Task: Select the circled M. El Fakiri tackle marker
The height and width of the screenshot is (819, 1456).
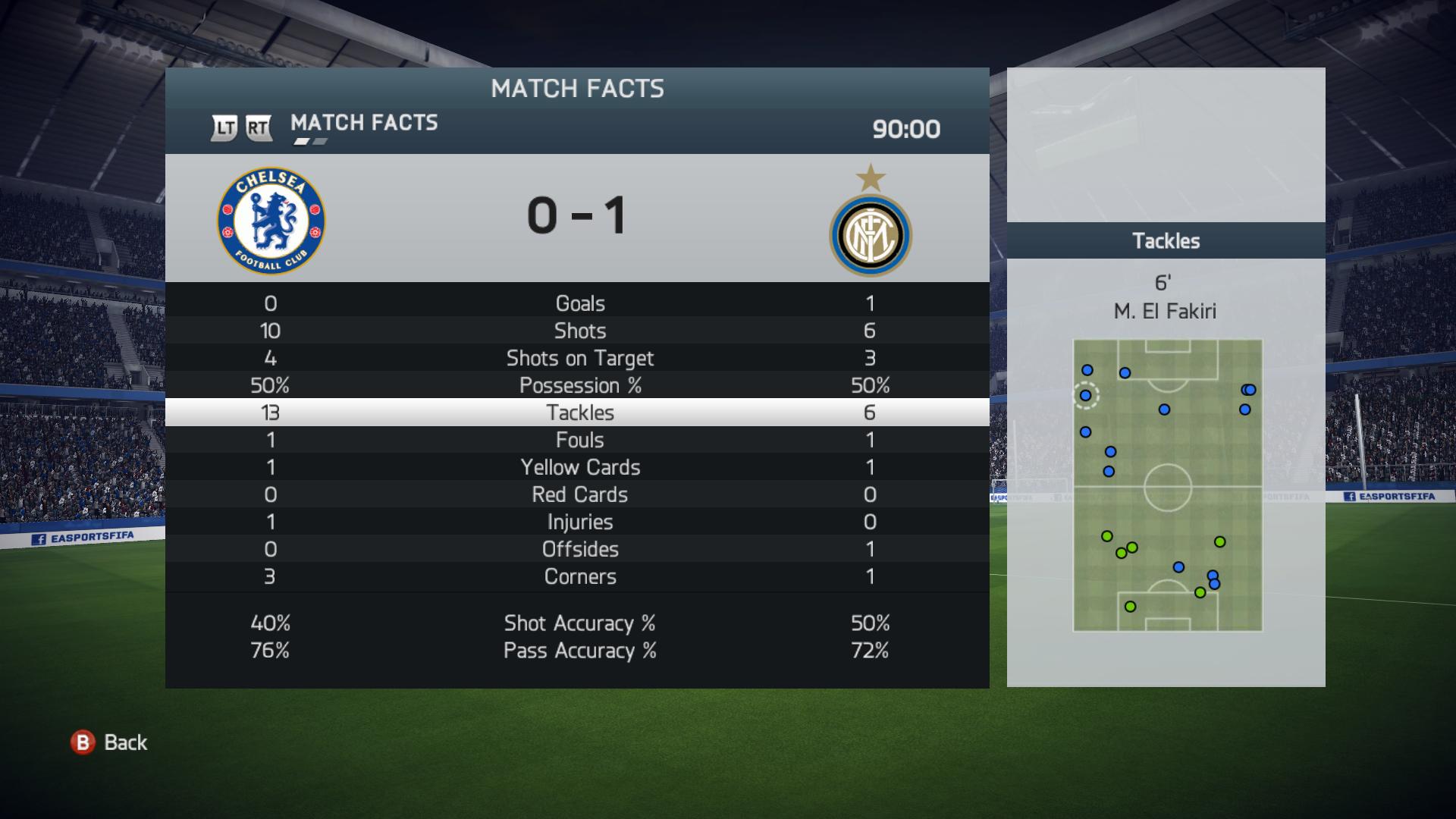Action: 1085,395
